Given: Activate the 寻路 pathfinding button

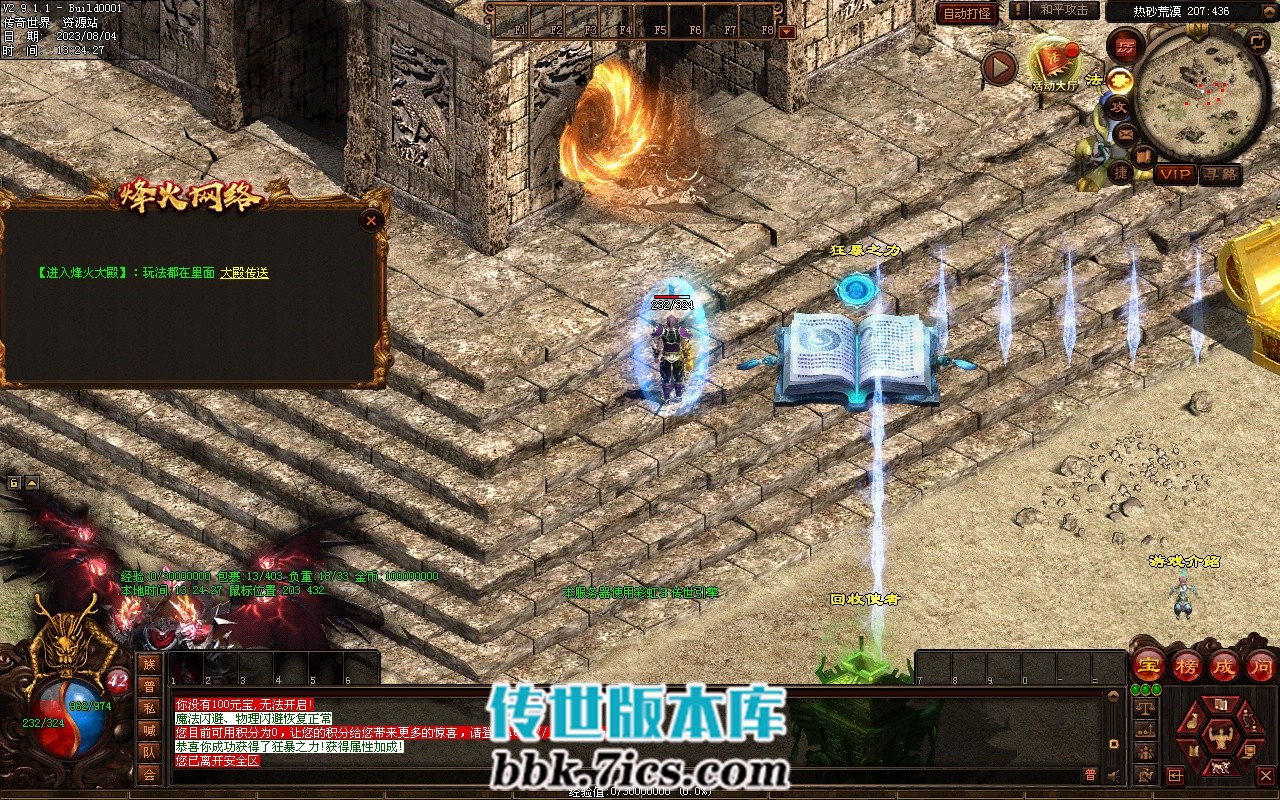Looking at the screenshot, I should coord(1220,174).
